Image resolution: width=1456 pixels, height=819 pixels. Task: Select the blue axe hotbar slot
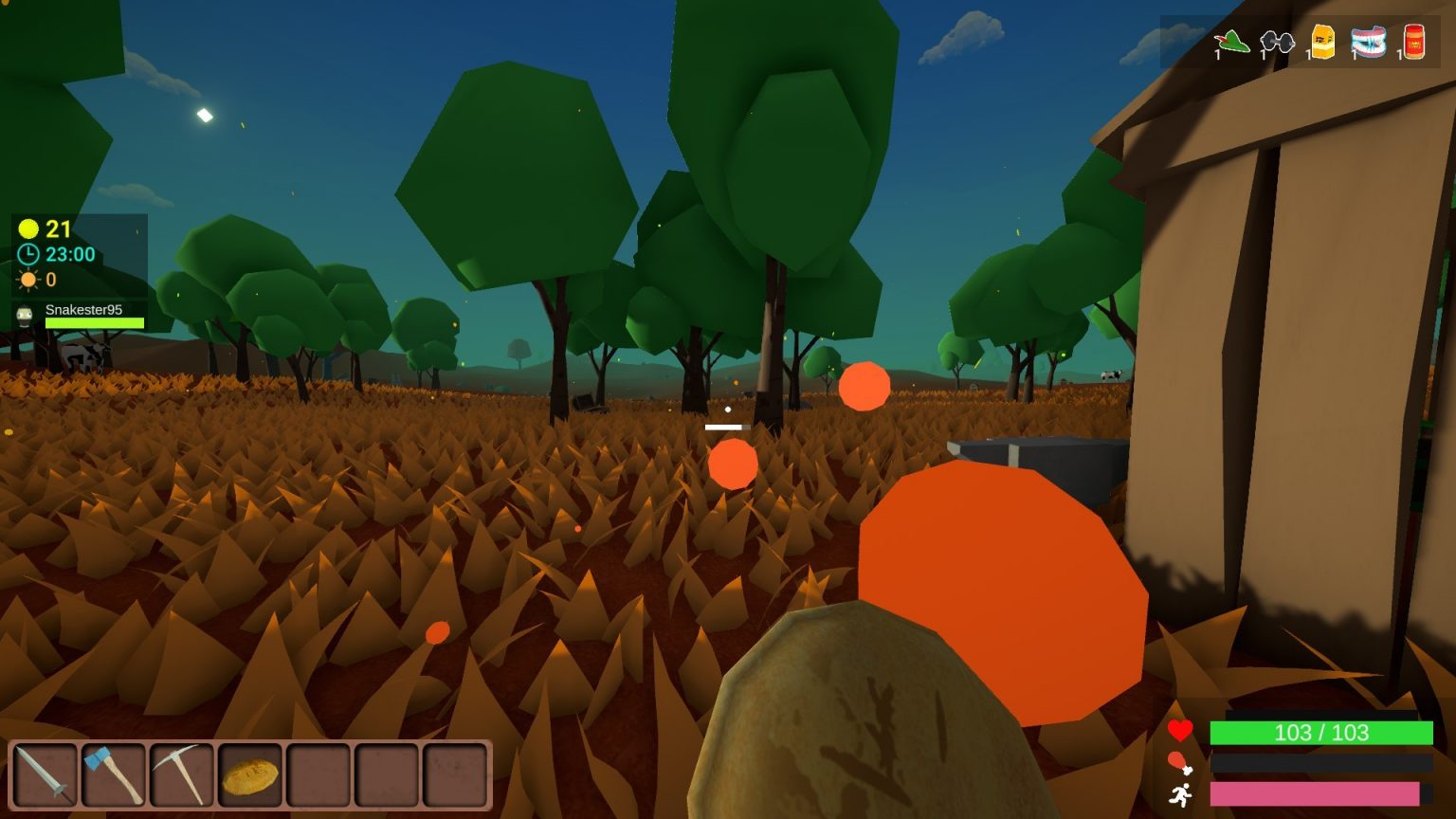113,774
